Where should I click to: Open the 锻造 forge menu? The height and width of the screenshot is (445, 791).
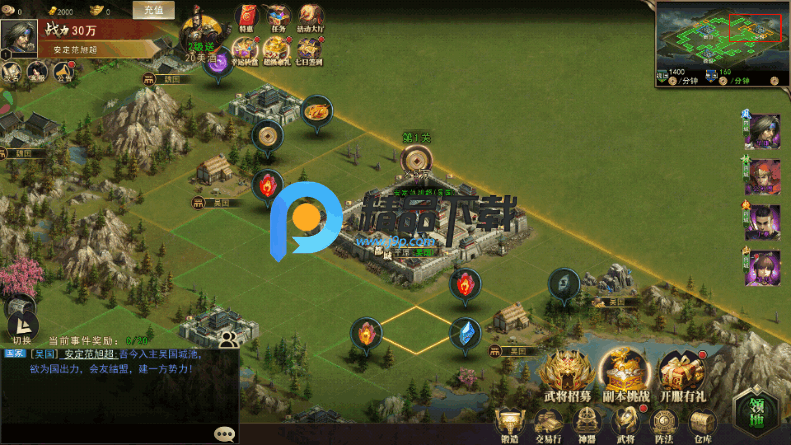click(511, 424)
